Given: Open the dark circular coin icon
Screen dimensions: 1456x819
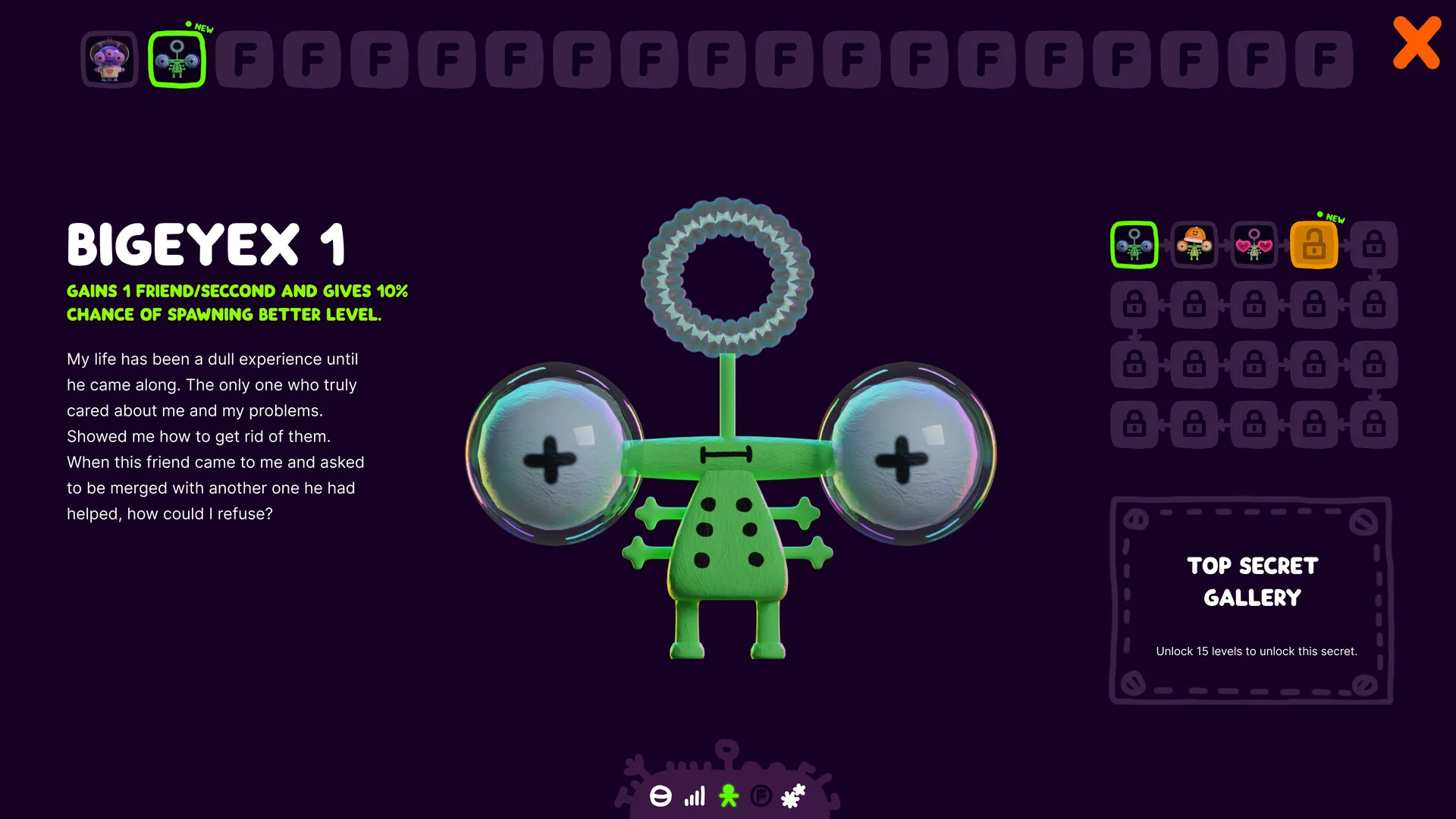Looking at the screenshot, I should (761, 796).
